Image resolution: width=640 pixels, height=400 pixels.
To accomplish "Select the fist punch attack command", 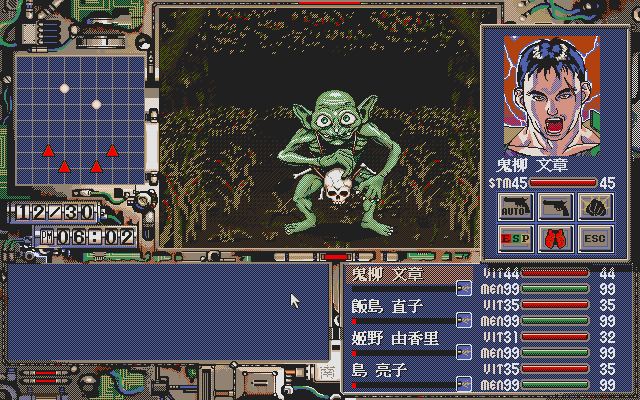I will pos(592,207).
